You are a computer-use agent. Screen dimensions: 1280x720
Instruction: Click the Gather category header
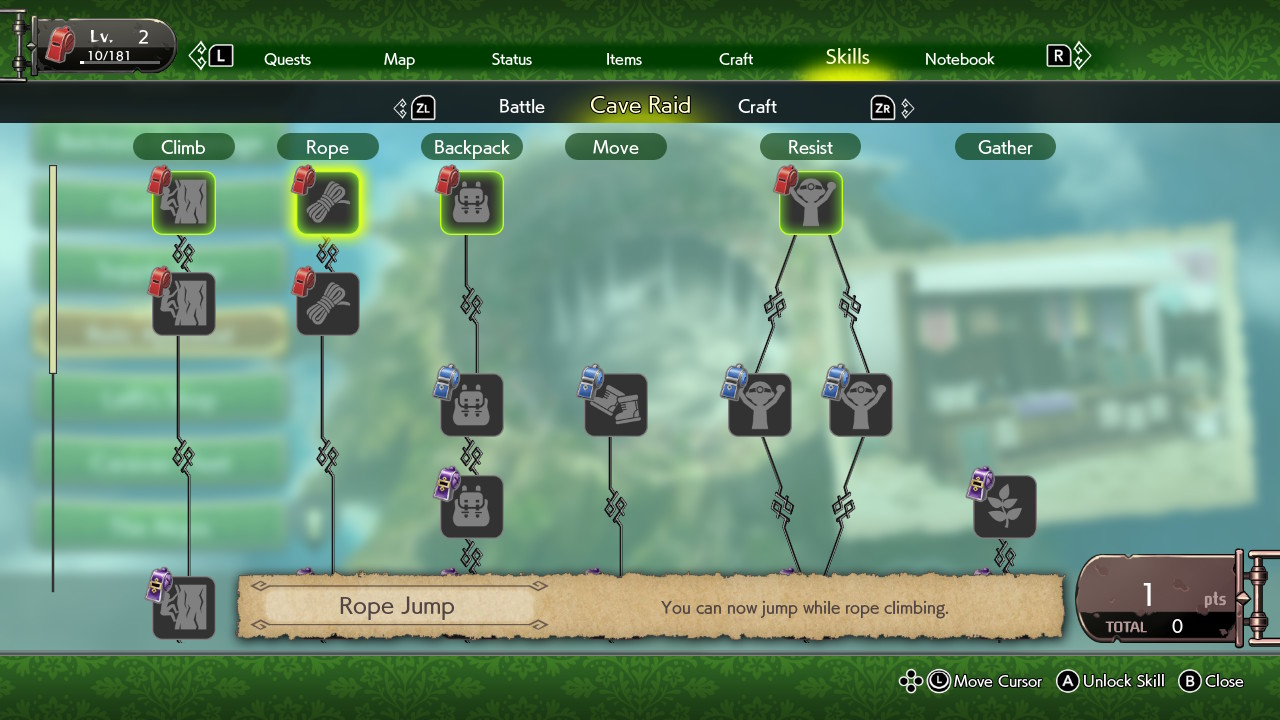pos(1004,146)
